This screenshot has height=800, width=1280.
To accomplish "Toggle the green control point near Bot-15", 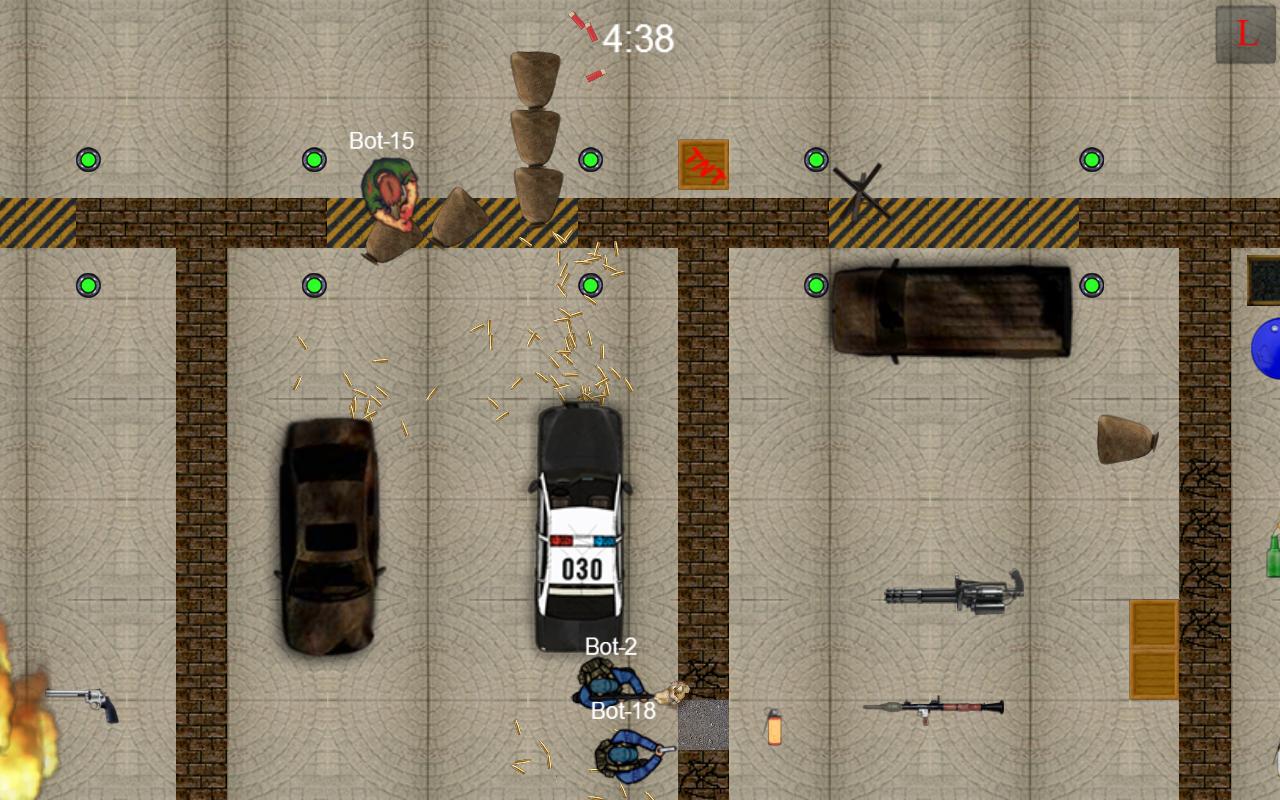I will coord(316,159).
